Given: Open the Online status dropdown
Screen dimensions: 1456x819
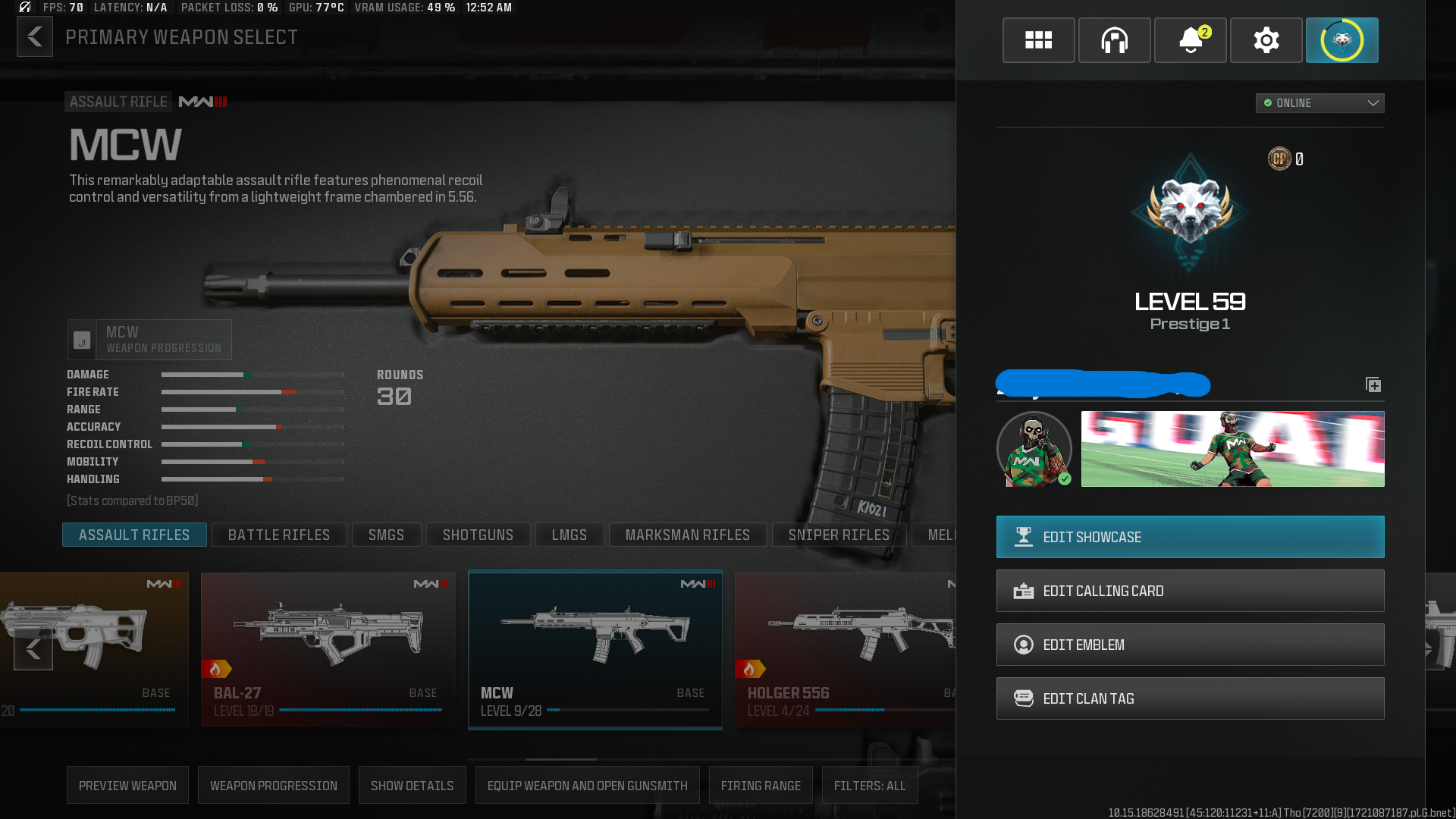Looking at the screenshot, I should point(1319,103).
